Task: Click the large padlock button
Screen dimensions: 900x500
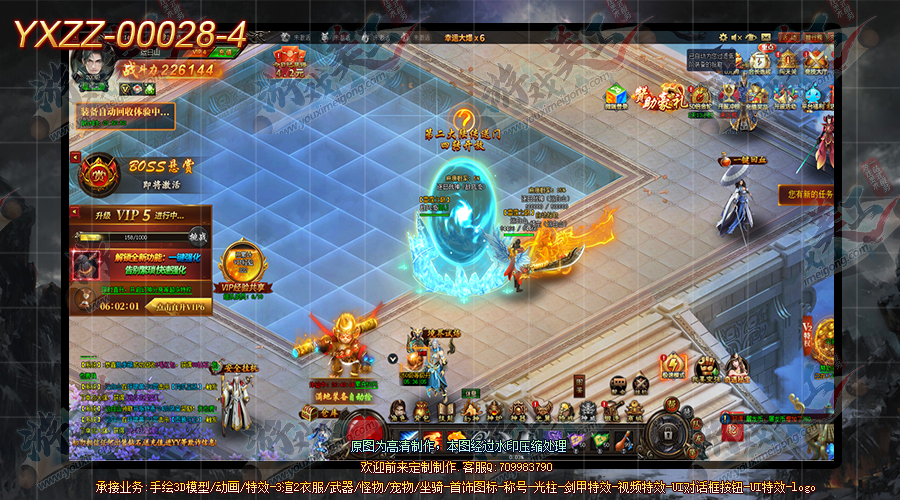Action: (670, 430)
